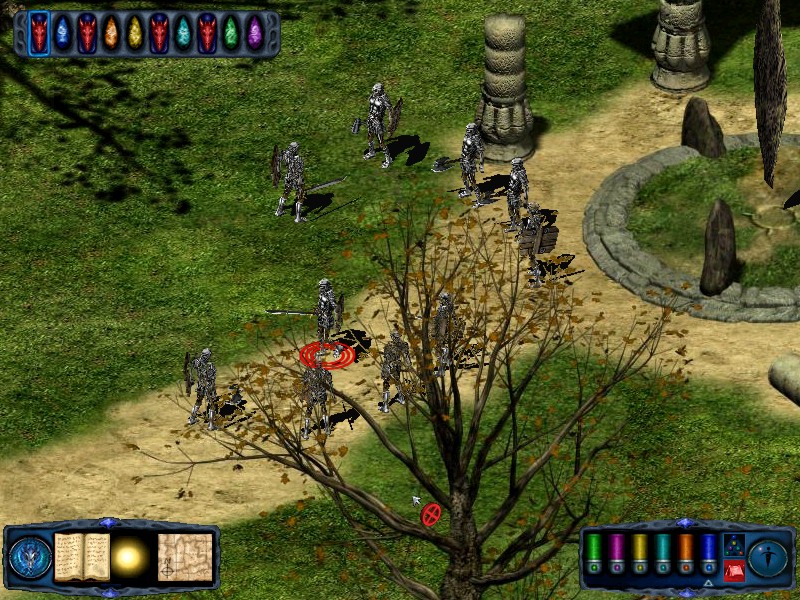Click the small triangle below the tubes
This screenshot has width=800, height=600.
(708, 582)
